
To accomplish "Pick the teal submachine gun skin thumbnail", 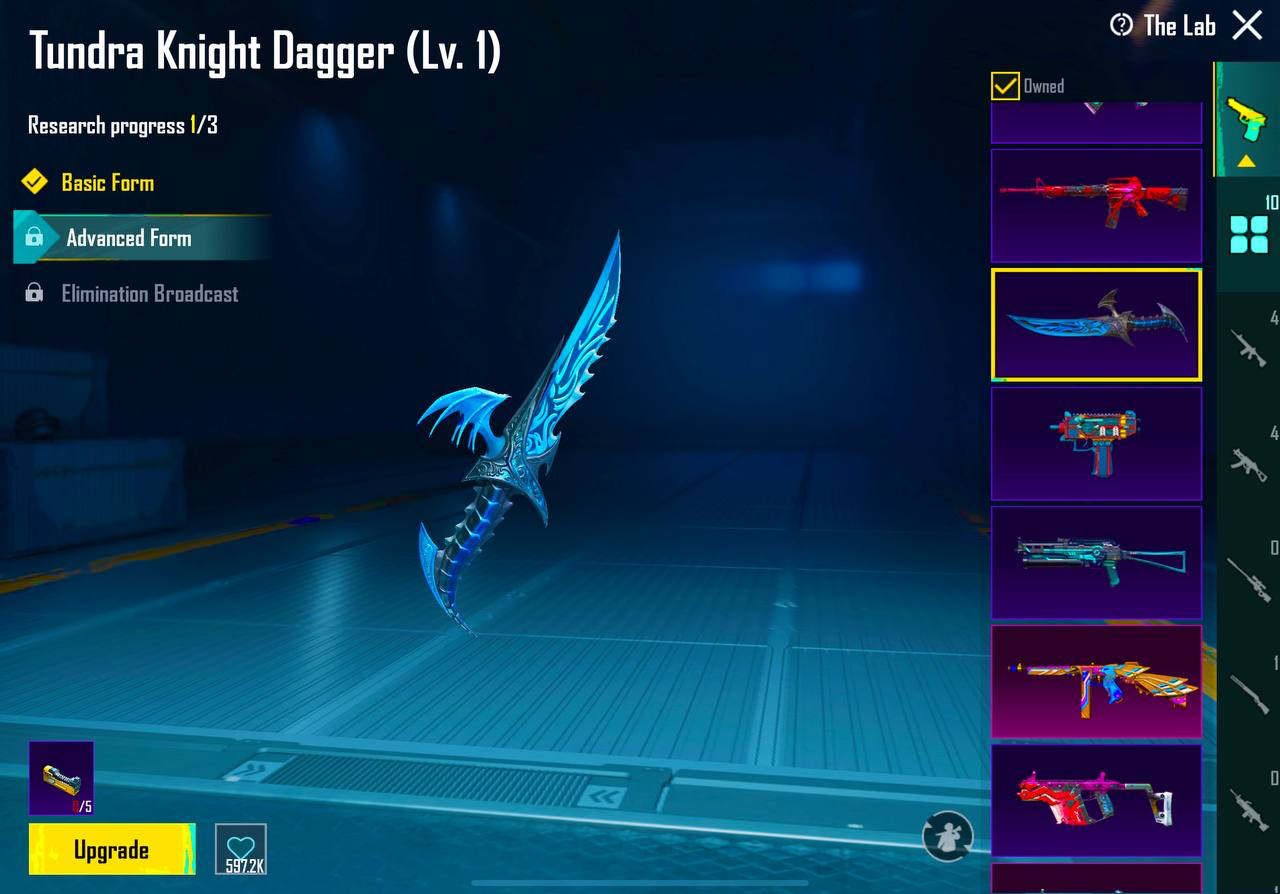I will [x=1096, y=562].
